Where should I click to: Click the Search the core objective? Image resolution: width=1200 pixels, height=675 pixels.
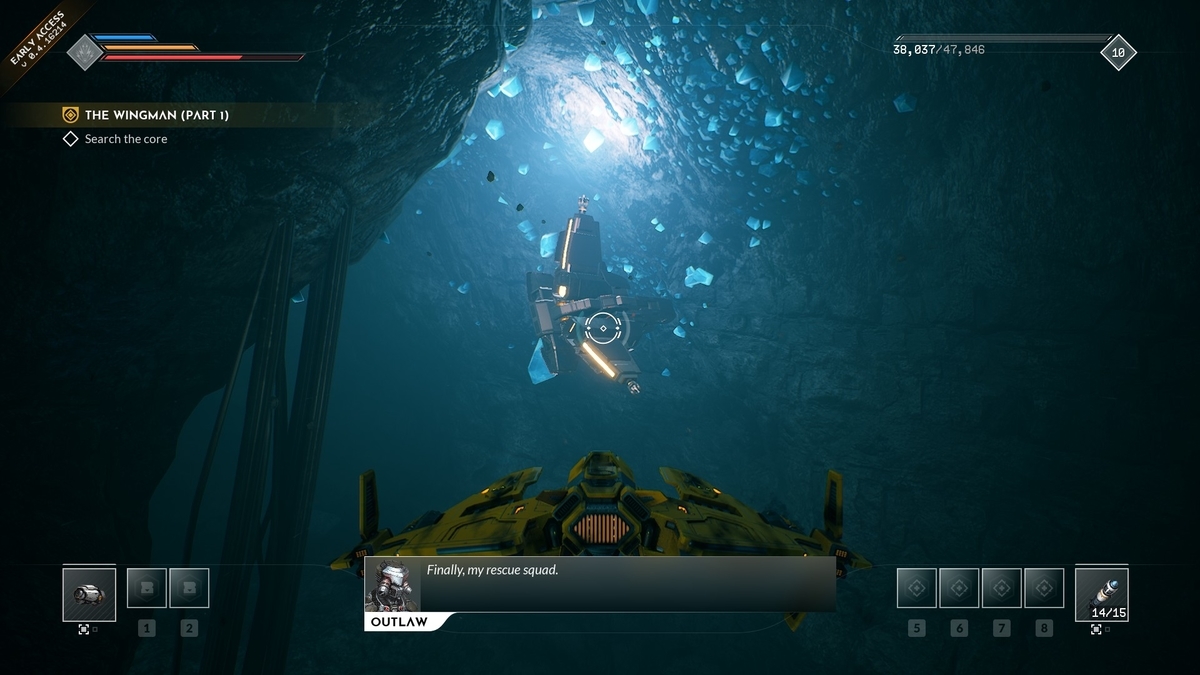pos(126,139)
